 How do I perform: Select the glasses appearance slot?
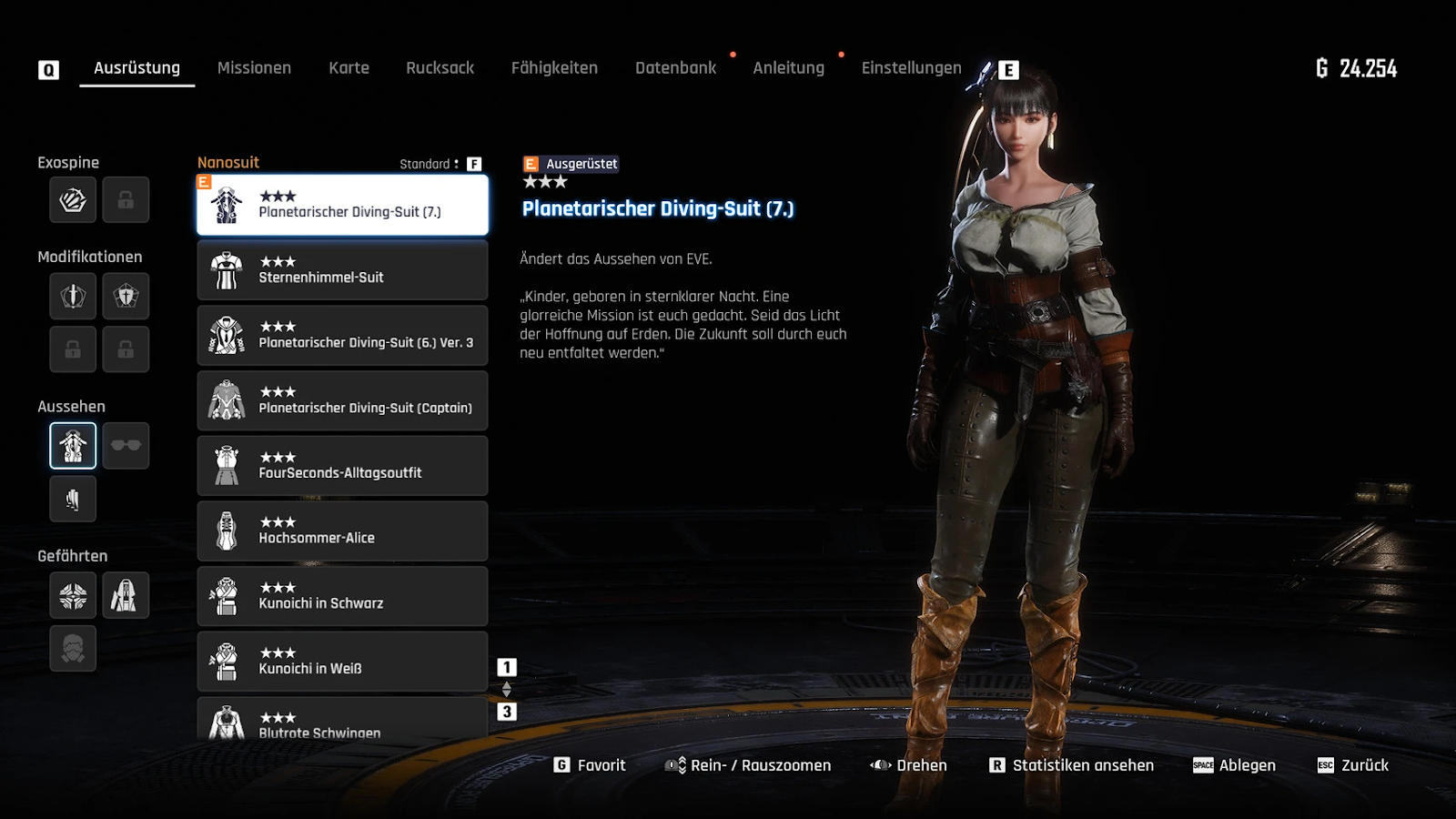(x=126, y=446)
